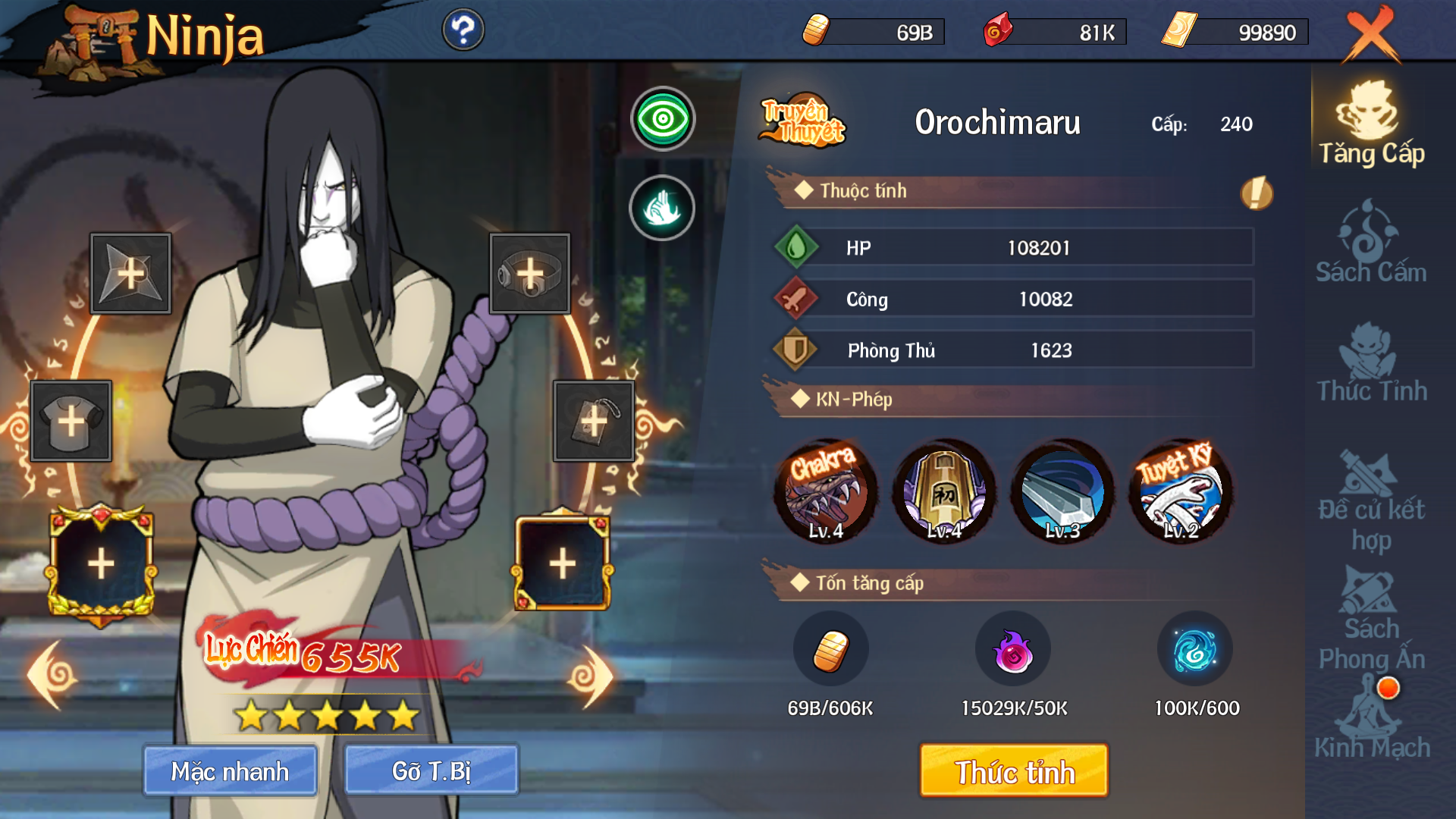
Task: Open the Sách Cấm tab
Action: point(1371,243)
